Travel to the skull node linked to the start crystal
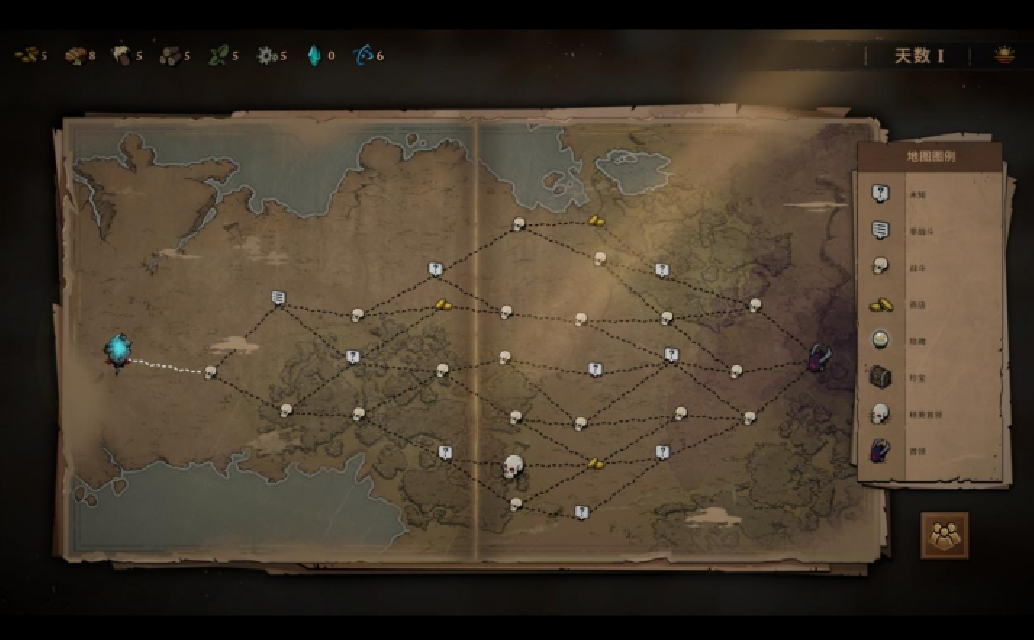 [210, 372]
